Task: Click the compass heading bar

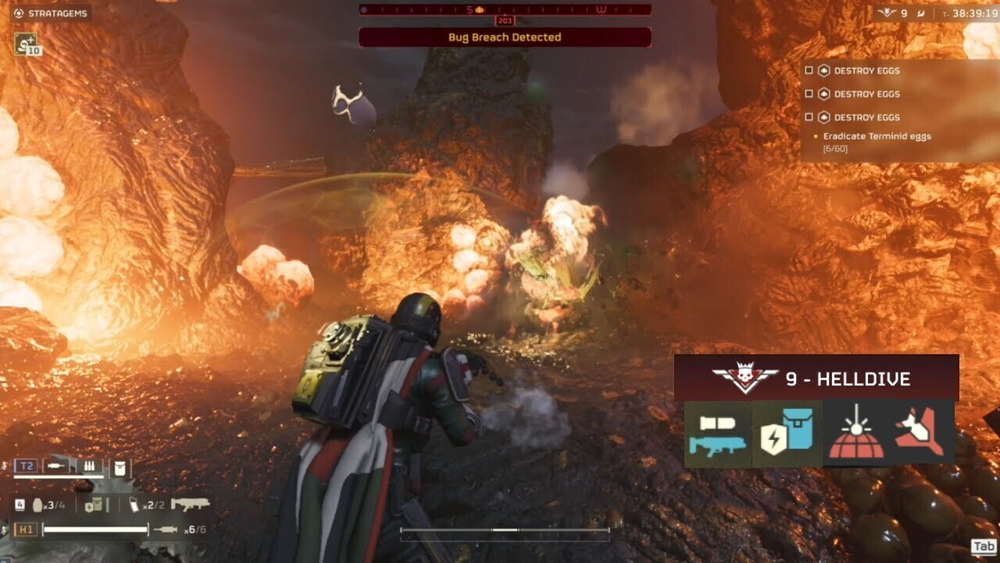Action: [x=505, y=10]
